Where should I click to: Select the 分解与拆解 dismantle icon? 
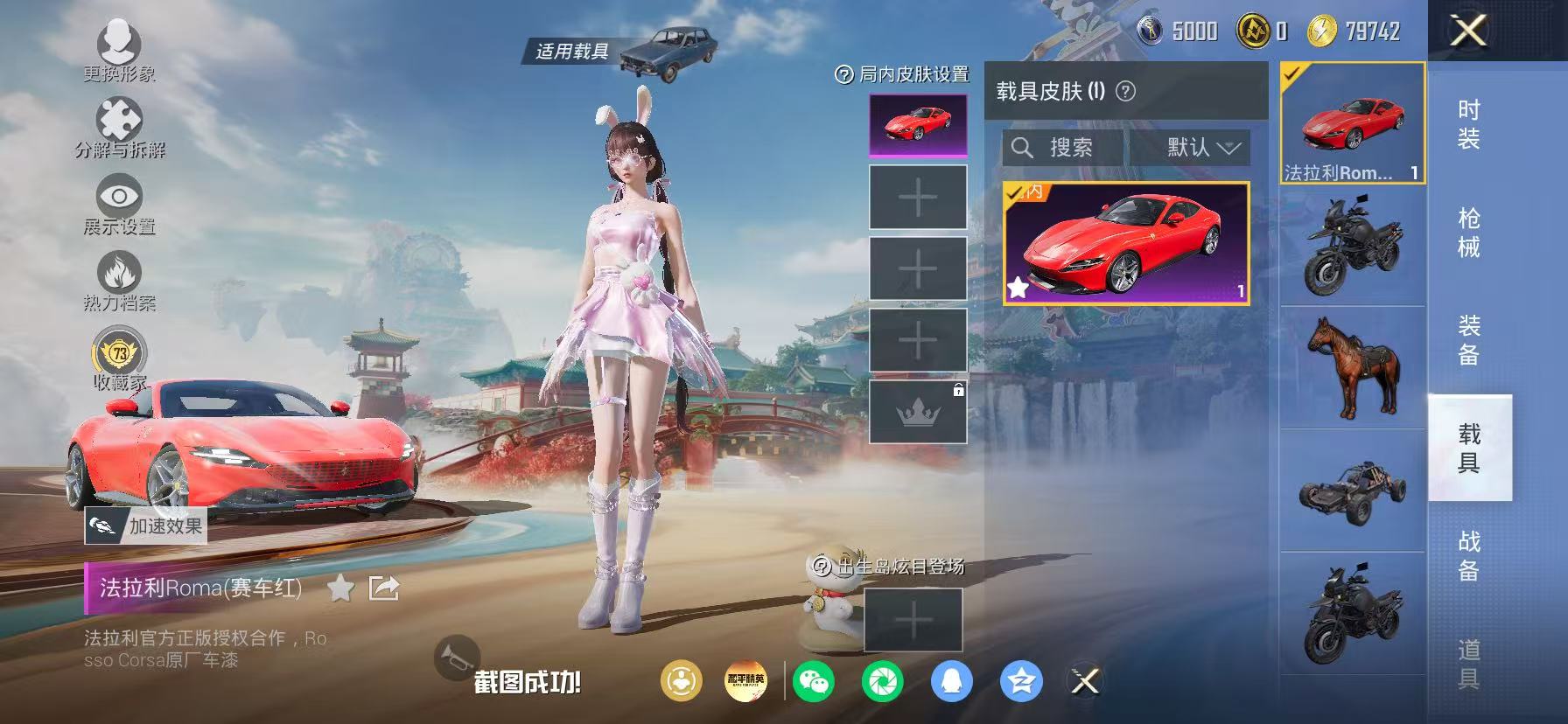tap(121, 116)
